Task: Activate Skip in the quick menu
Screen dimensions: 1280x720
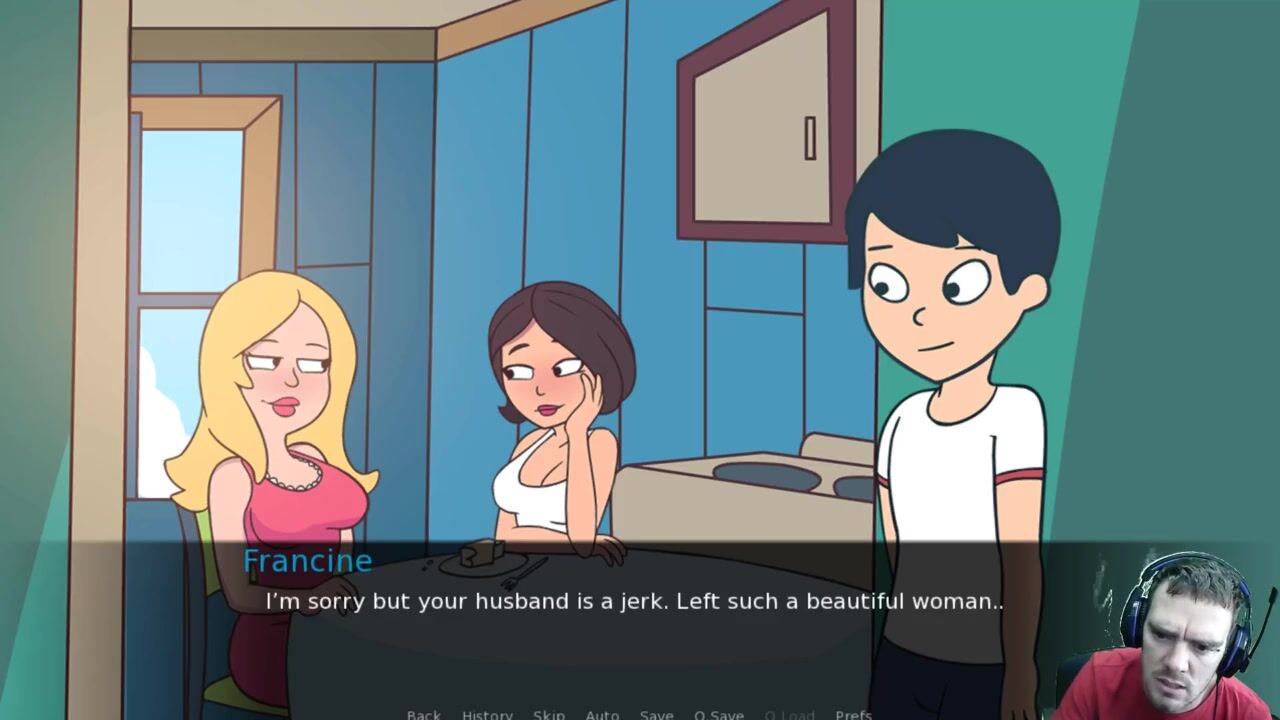Action: tap(549, 714)
